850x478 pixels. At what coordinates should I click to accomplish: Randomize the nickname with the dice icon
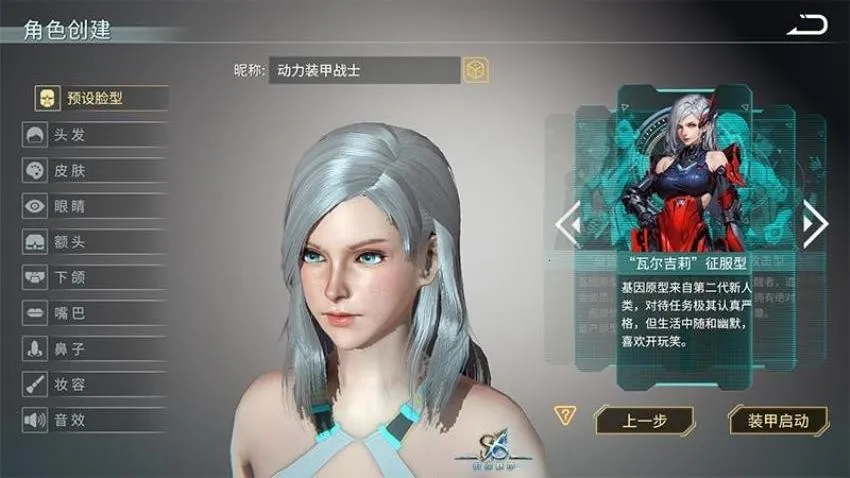(x=475, y=70)
